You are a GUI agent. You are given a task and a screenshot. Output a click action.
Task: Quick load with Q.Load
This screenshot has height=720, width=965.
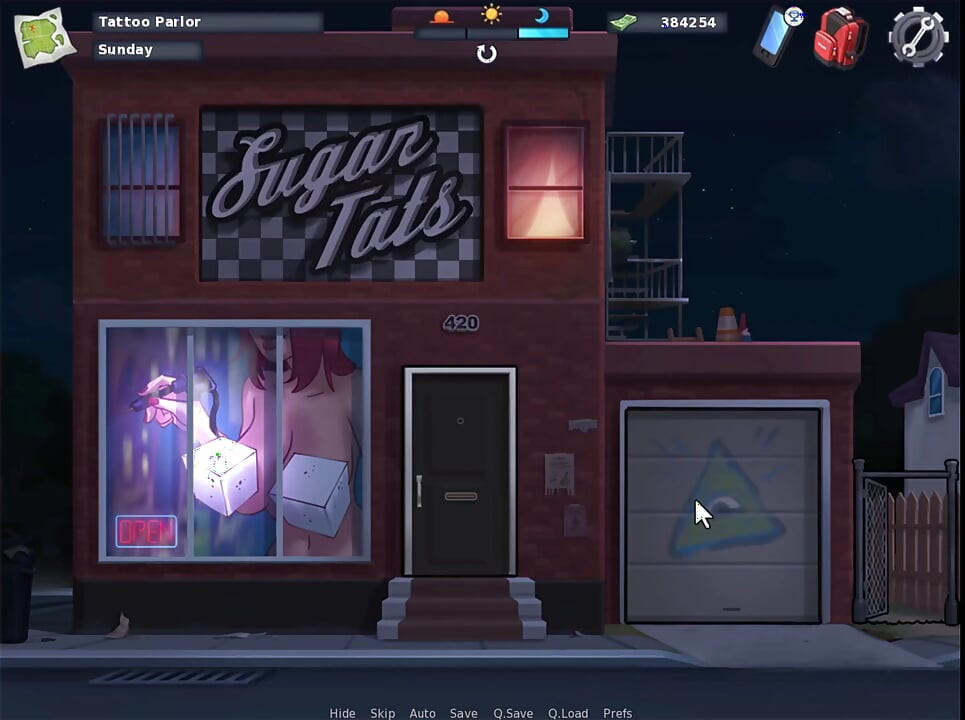(x=568, y=713)
